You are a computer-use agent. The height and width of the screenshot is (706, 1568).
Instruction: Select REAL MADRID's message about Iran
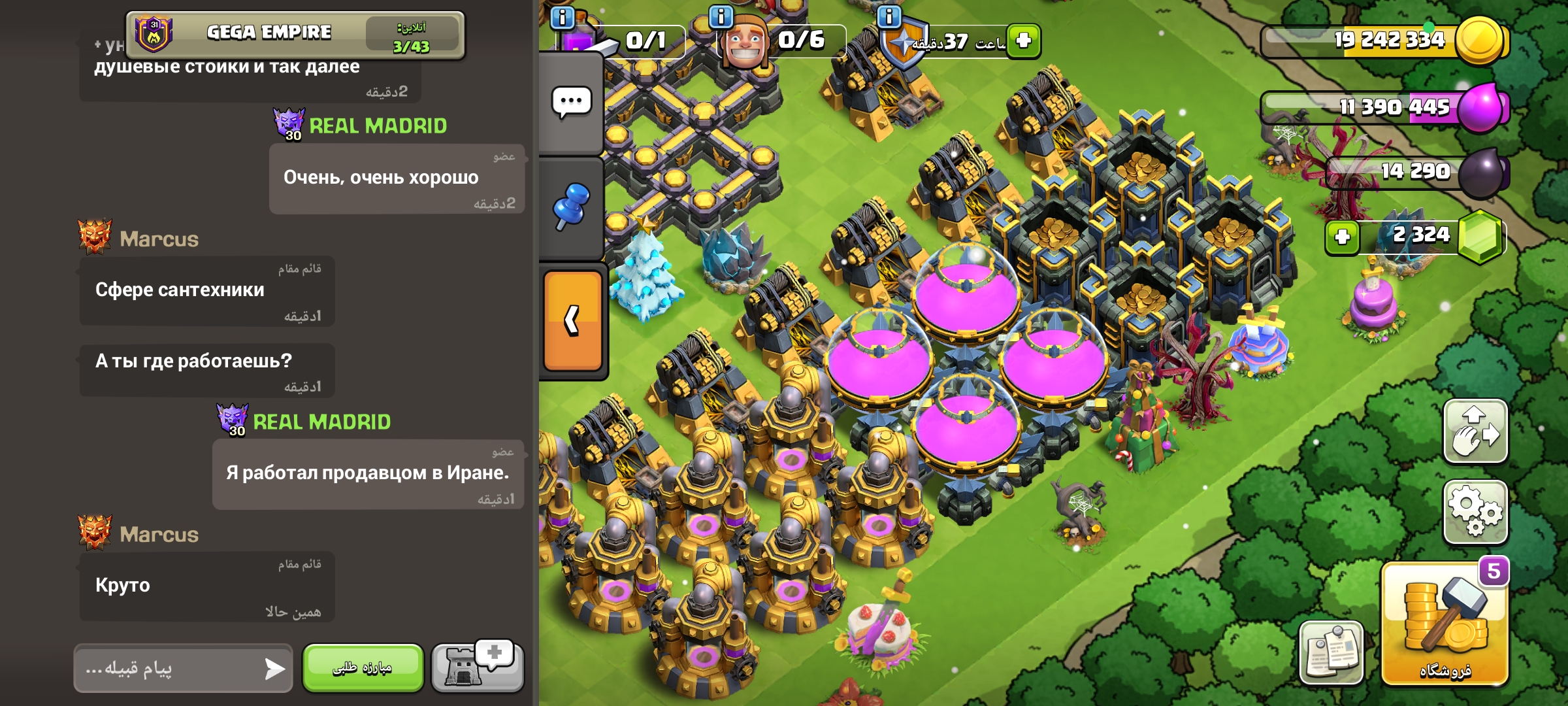pos(367,473)
